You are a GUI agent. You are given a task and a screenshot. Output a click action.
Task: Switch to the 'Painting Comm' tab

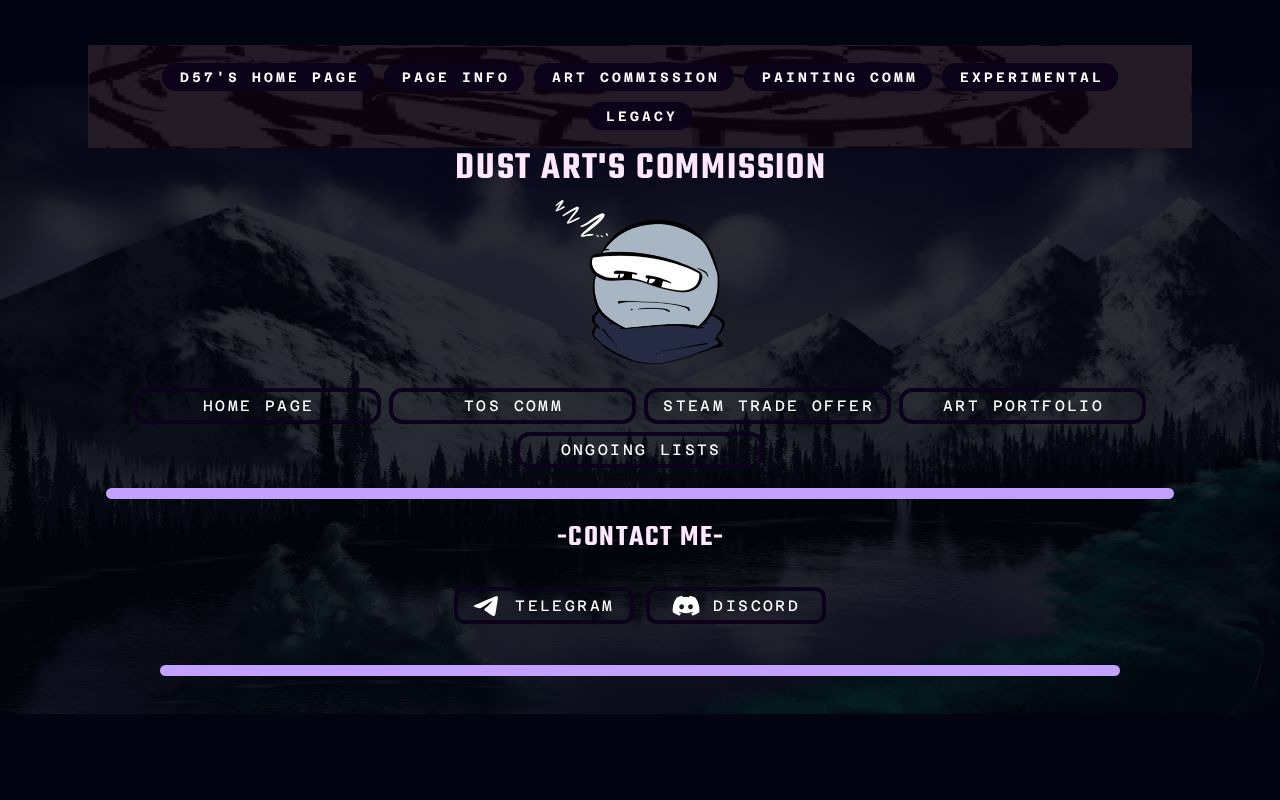click(838, 77)
